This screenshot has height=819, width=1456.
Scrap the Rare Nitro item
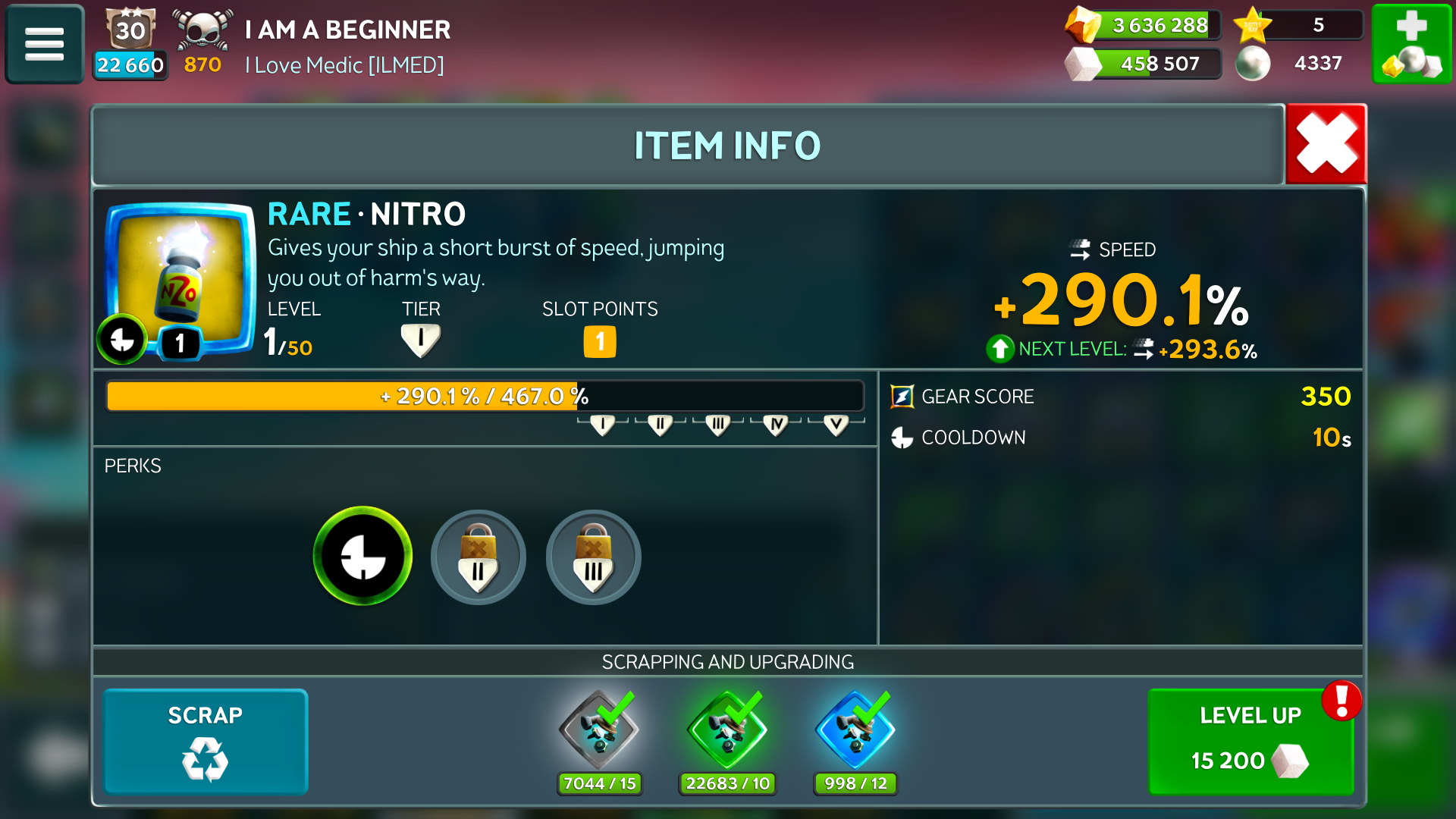206,741
